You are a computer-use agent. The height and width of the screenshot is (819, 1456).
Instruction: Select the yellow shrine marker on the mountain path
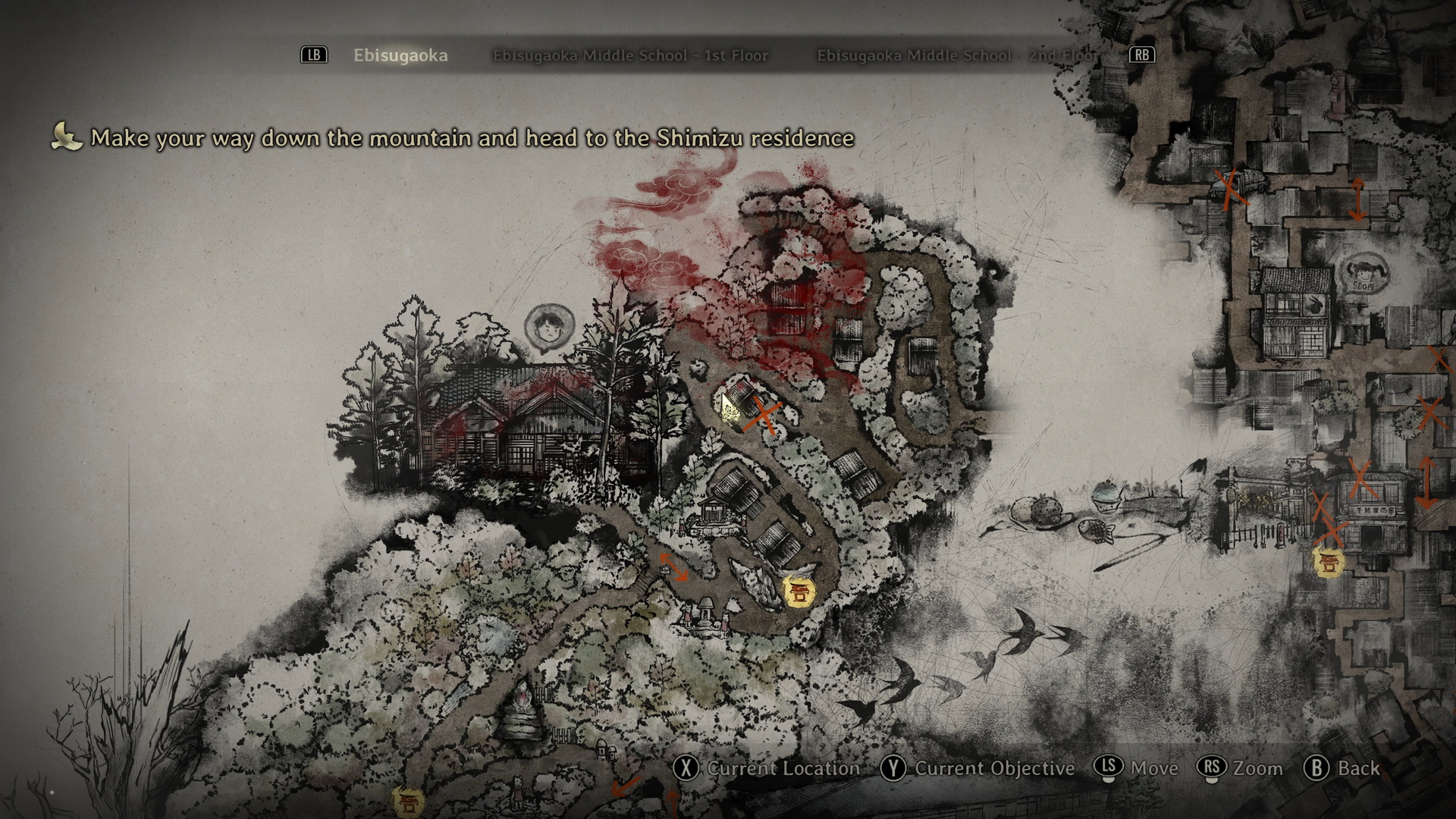coord(798,591)
